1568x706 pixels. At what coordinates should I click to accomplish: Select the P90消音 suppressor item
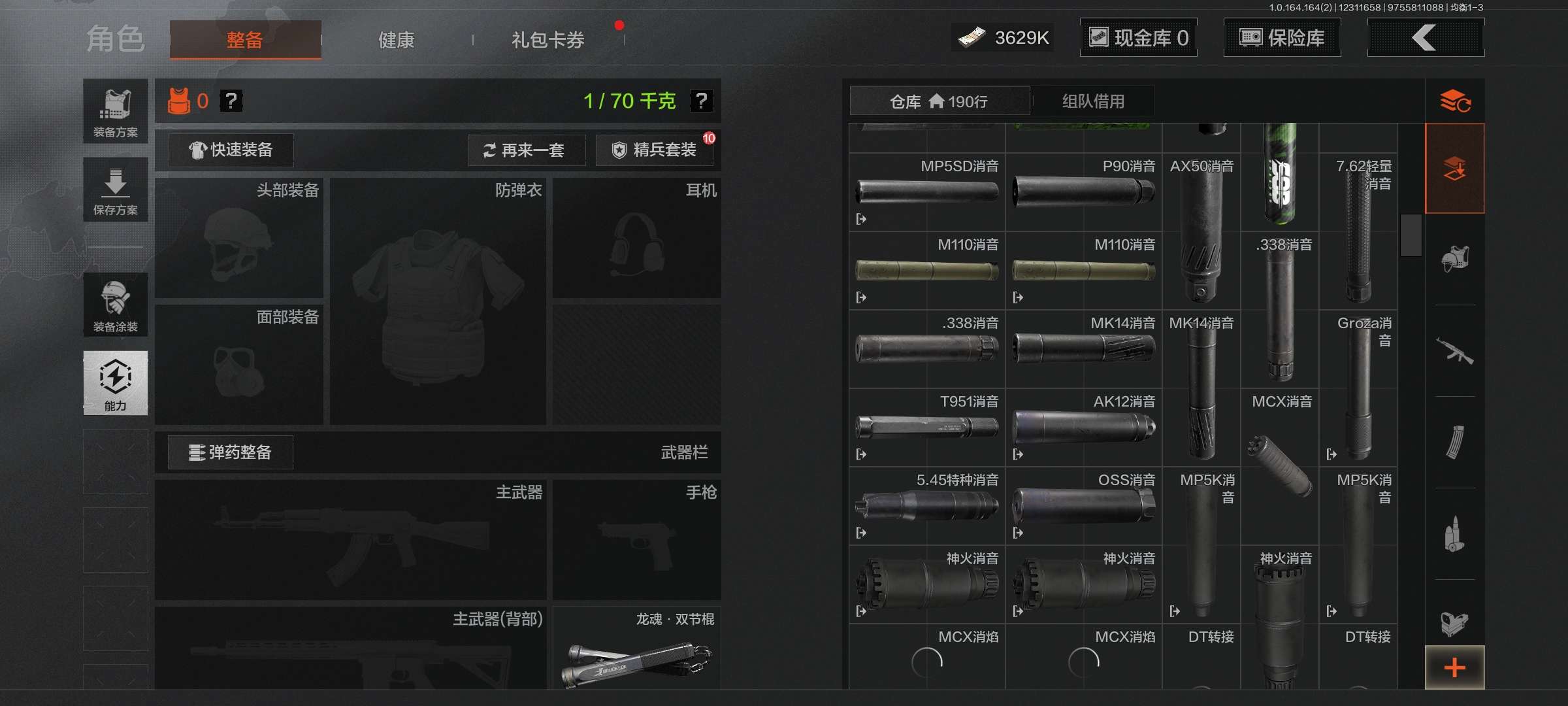[1083, 192]
